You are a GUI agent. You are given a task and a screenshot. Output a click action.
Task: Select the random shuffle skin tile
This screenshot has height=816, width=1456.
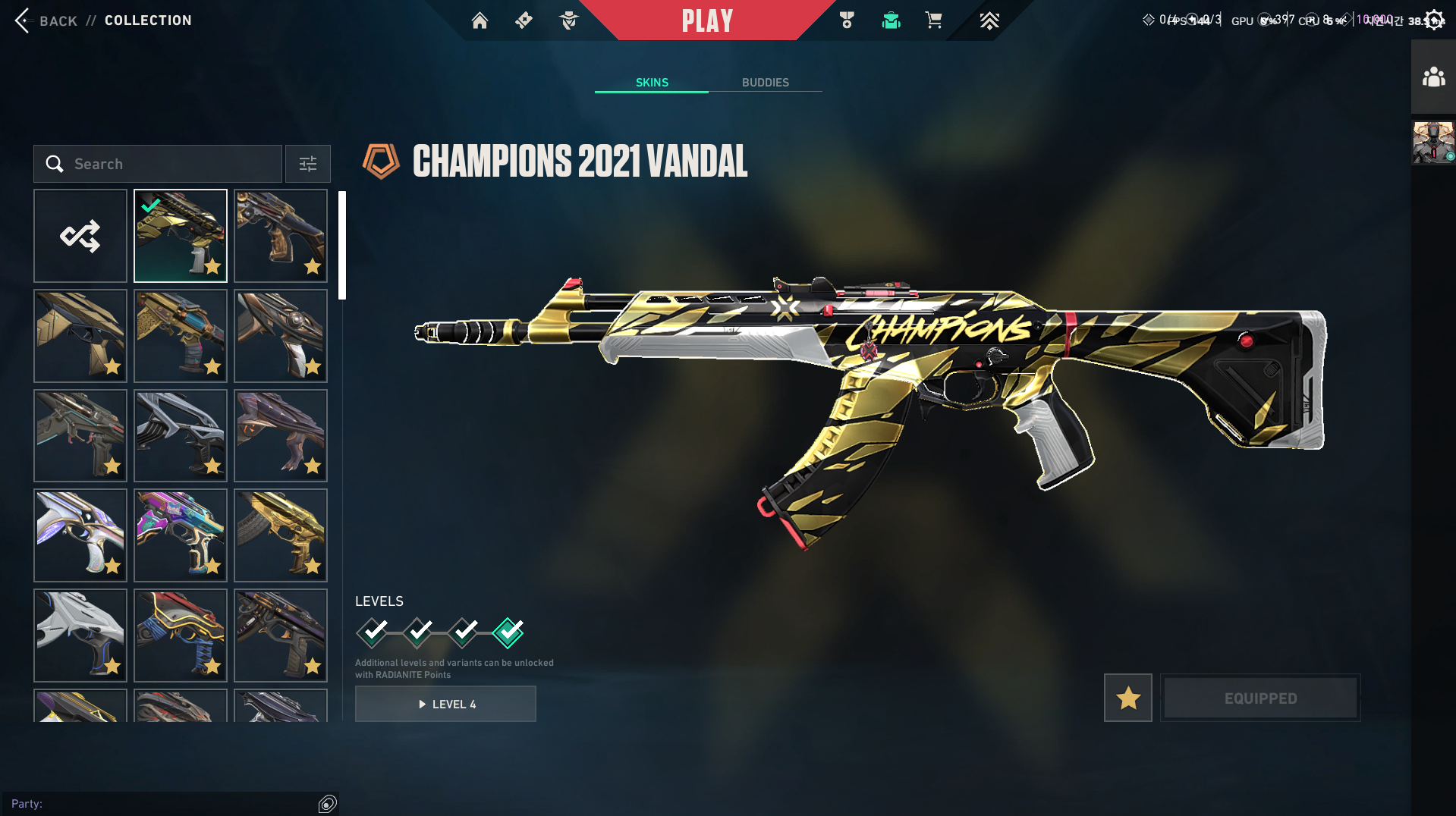click(80, 236)
